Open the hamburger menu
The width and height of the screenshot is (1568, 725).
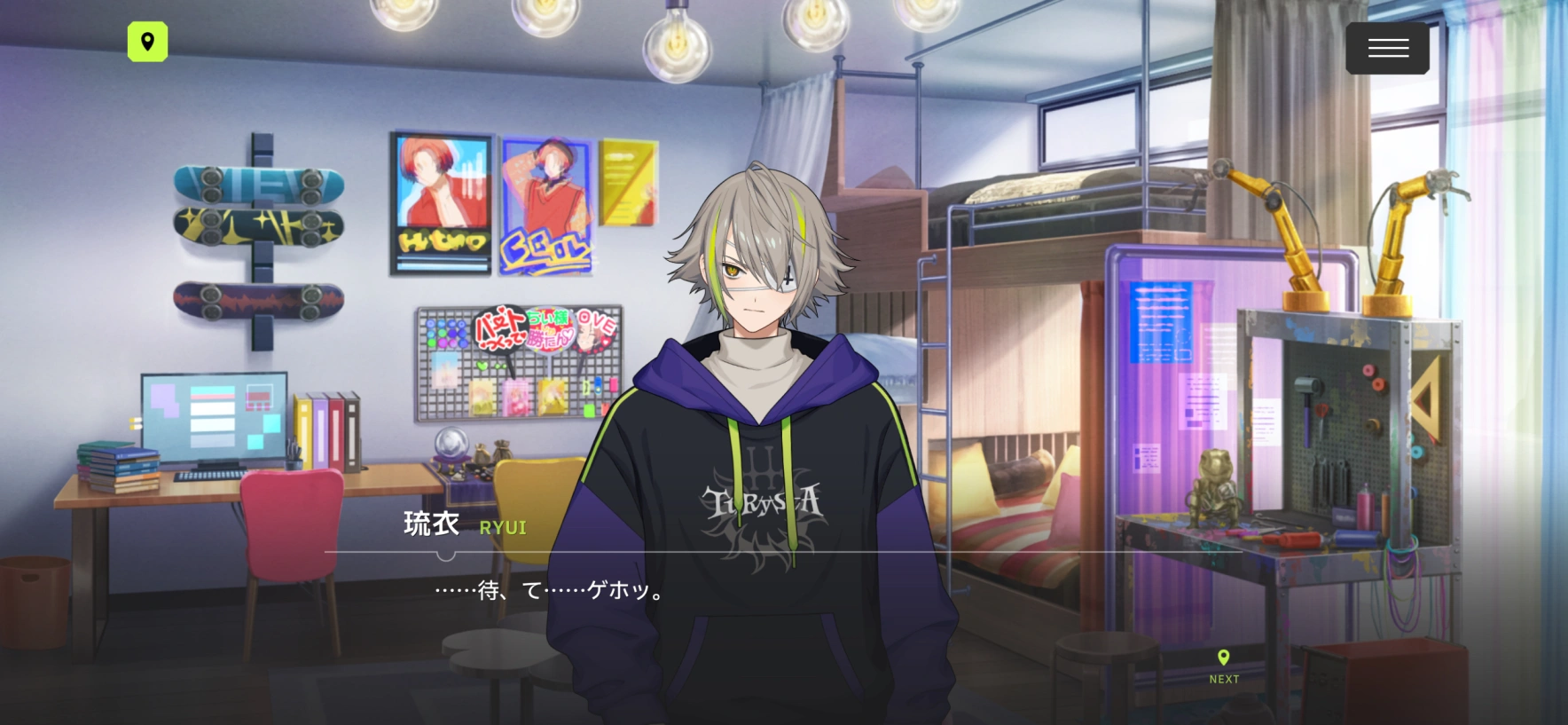click(1387, 48)
